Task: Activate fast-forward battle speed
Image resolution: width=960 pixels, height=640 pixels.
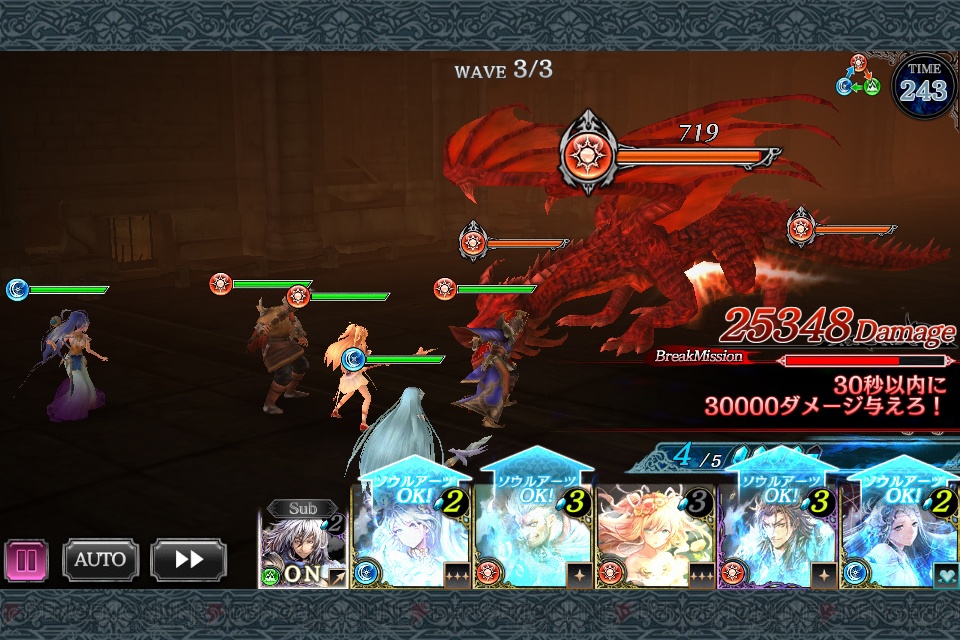Action: [x=188, y=560]
